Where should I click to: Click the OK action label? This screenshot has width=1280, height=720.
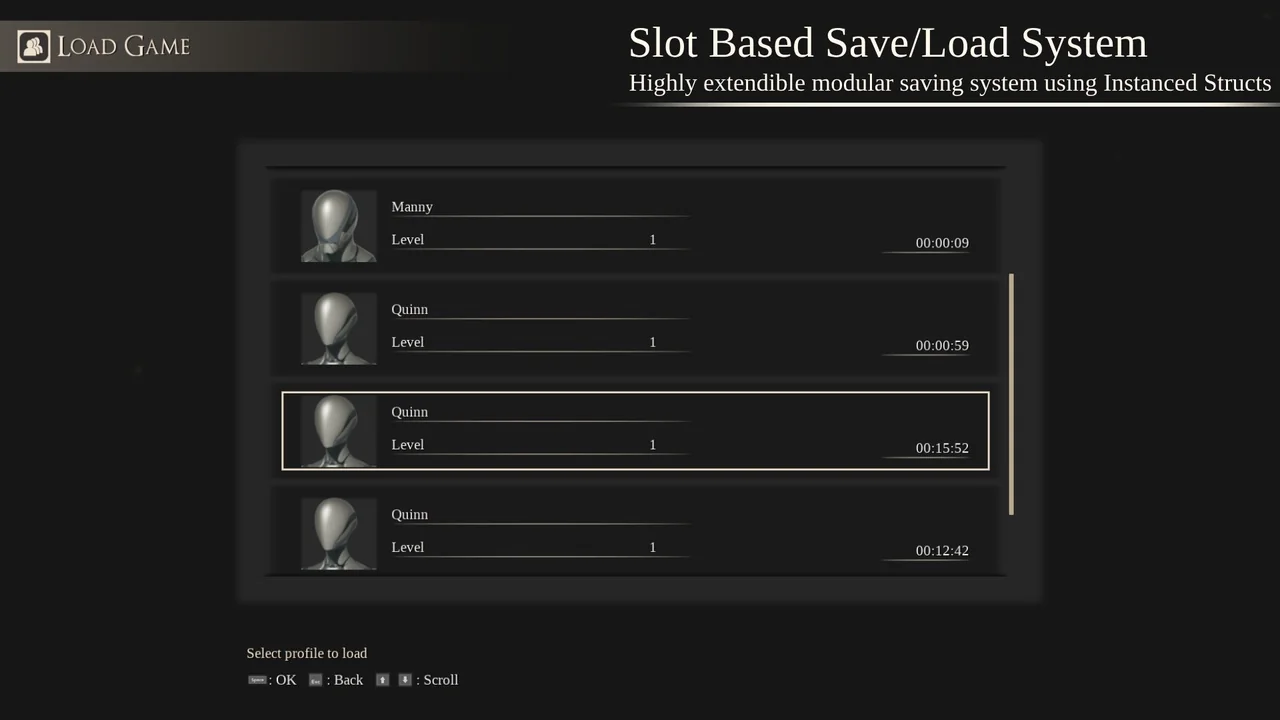286,679
